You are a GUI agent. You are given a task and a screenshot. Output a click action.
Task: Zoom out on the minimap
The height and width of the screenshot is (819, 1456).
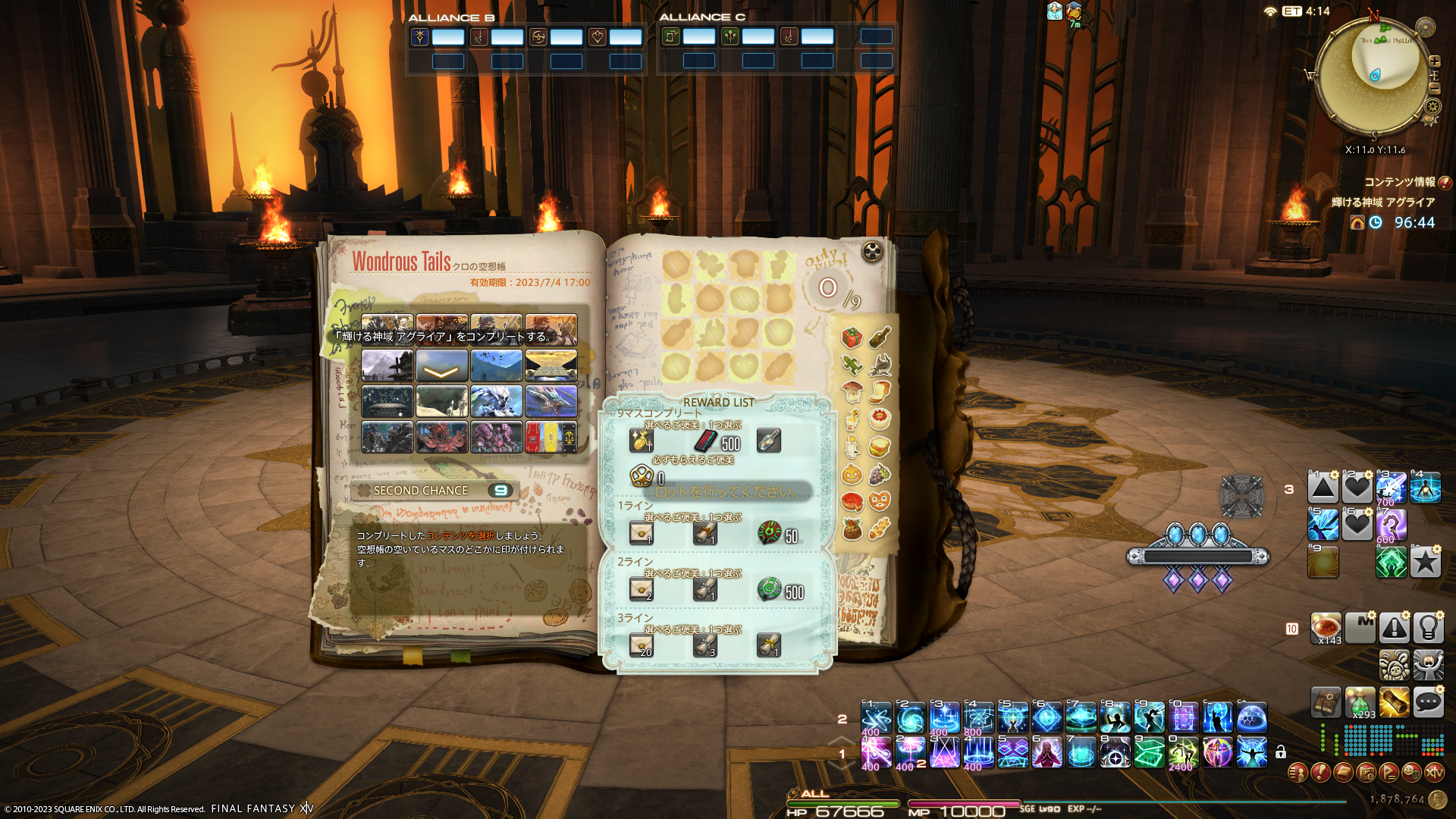(x=1434, y=88)
